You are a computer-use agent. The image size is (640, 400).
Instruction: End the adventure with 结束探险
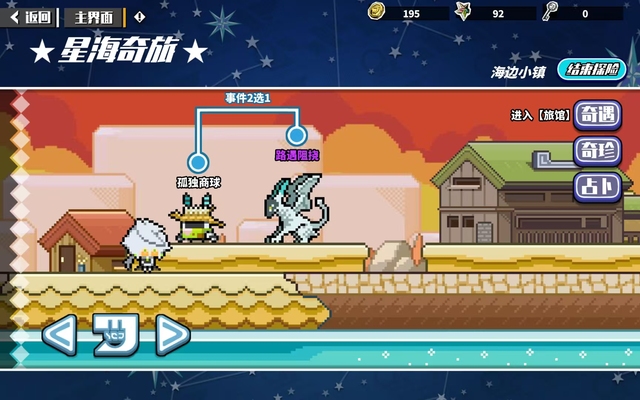click(x=596, y=70)
